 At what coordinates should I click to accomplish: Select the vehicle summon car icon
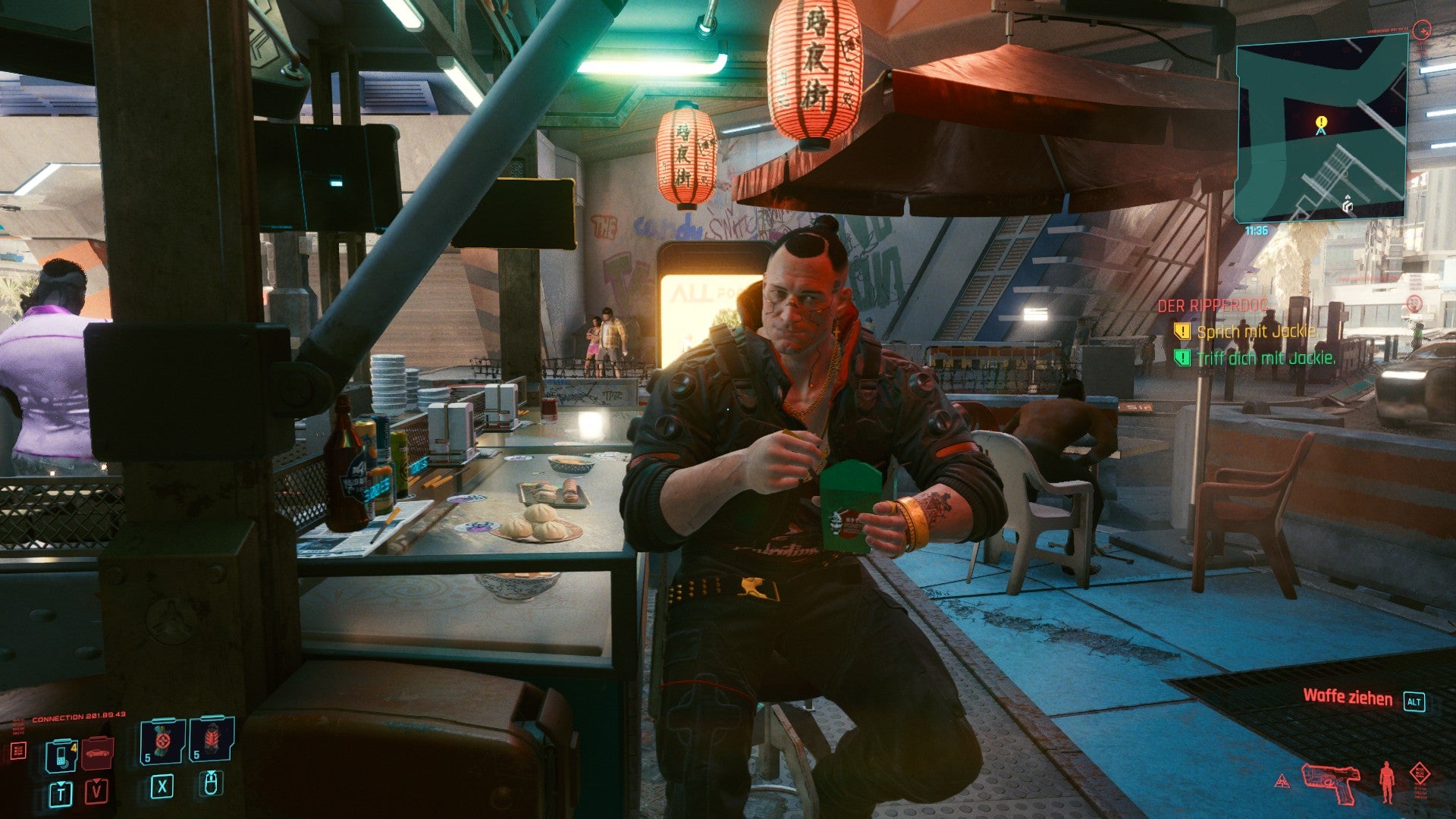tap(97, 754)
